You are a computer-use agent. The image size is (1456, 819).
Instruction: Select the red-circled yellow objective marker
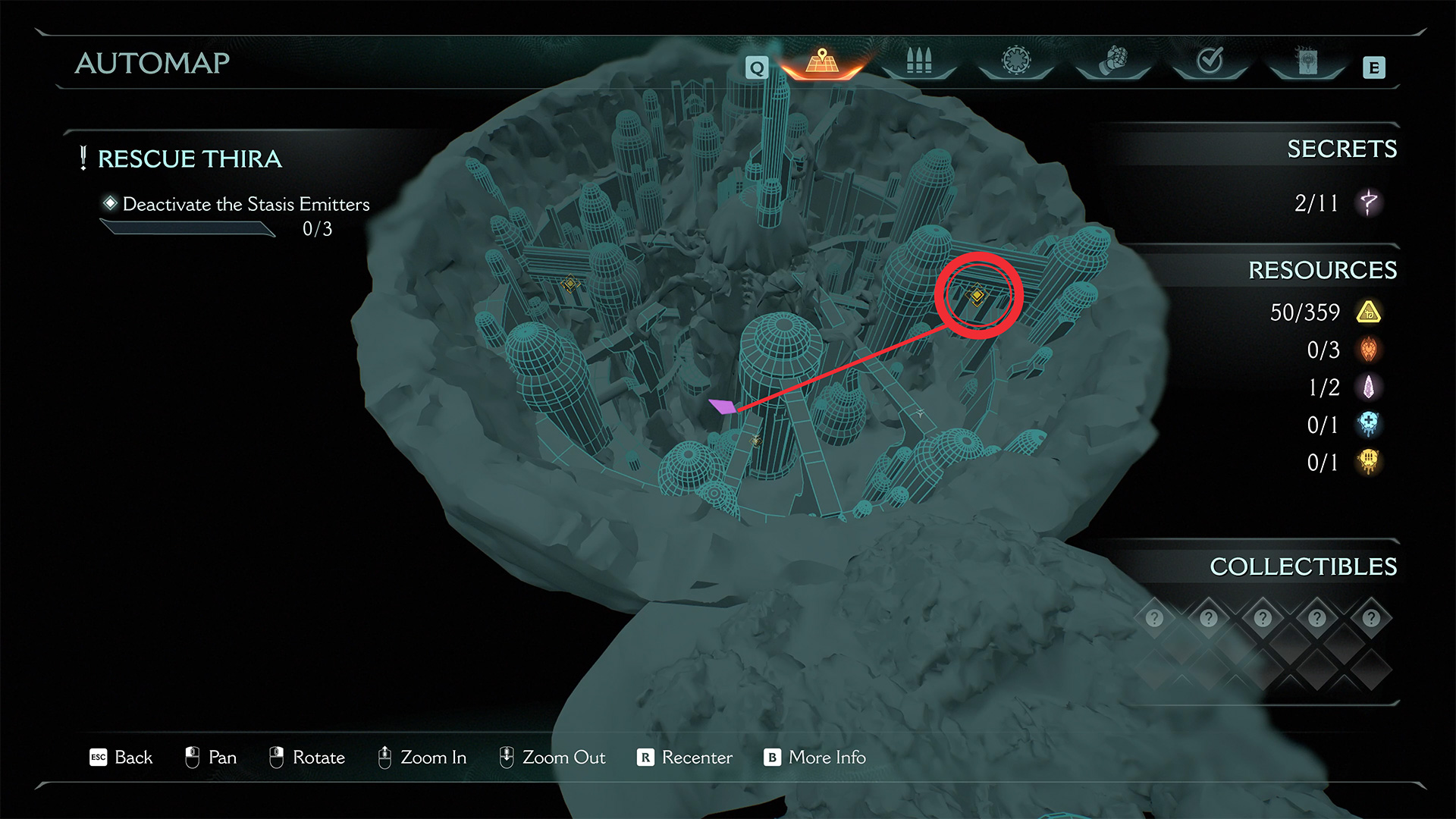tap(977, 295)
